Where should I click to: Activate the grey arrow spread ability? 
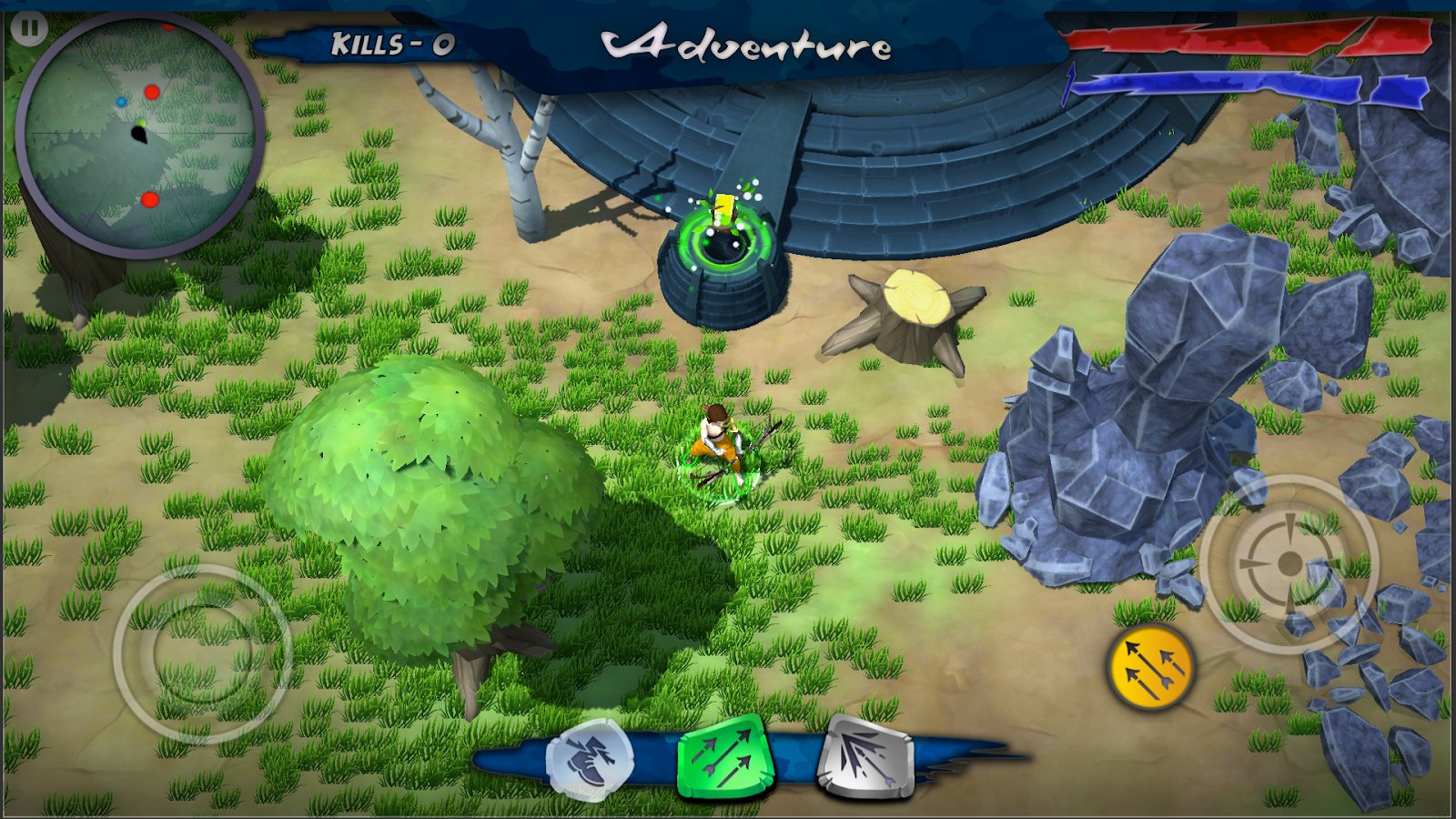click(864, 756)
